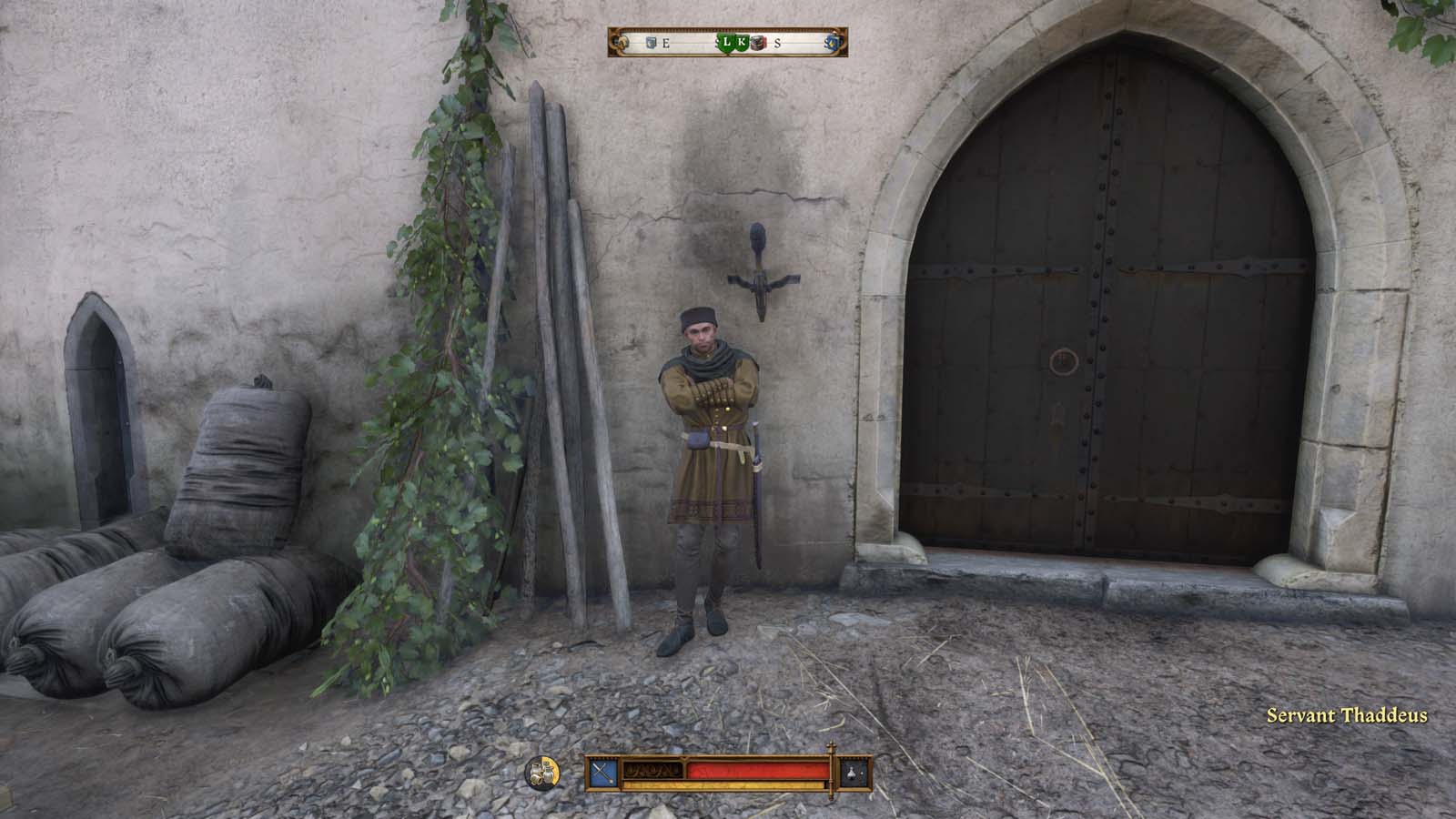The width and height of the screenshot is (1456, 819).
Task: Select the green L shield on the compass
Action: pos(726,42)
